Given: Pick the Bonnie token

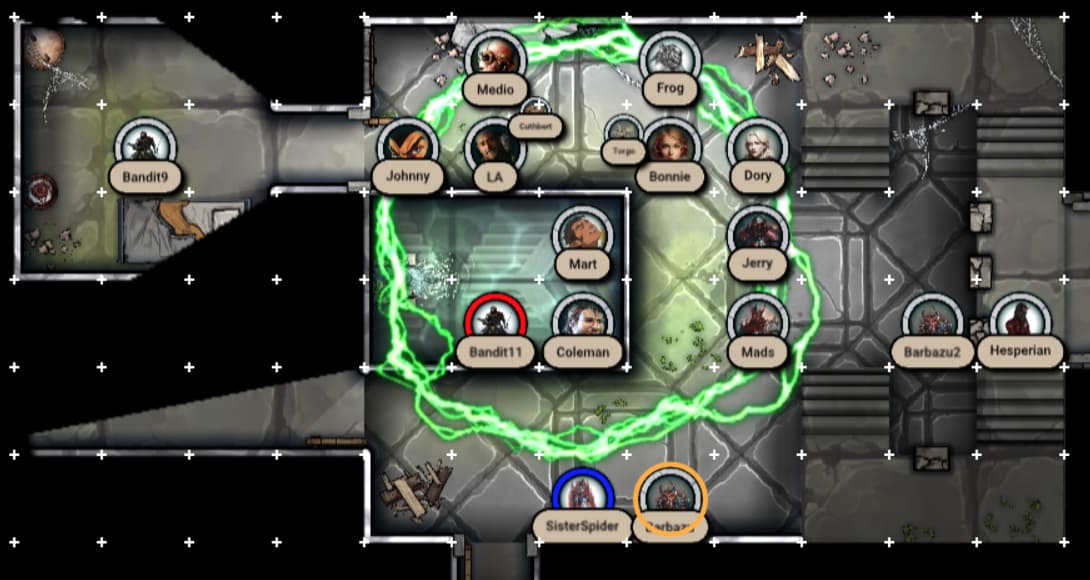Looking at the screenshot, I should coord(670,147).
